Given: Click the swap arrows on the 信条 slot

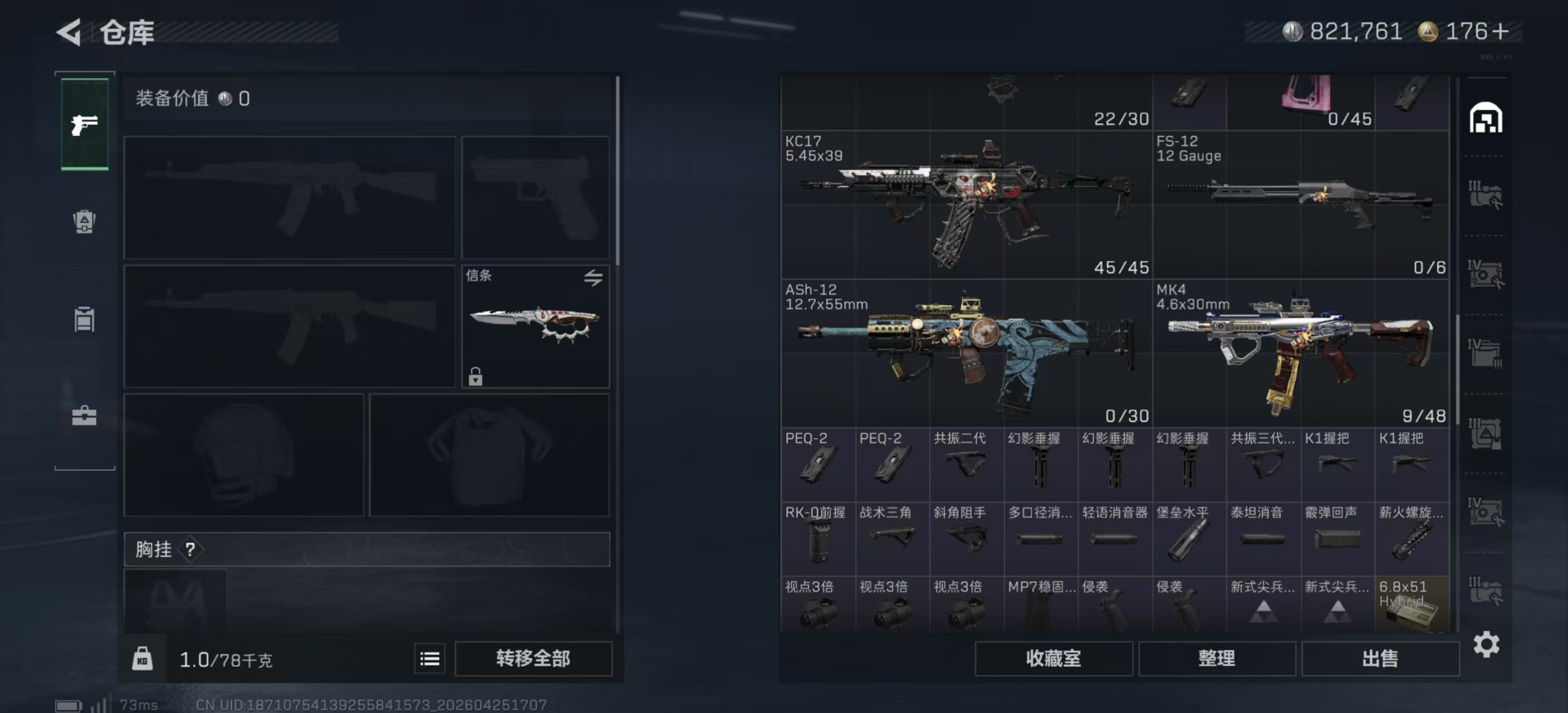Looking at the screenshot, I should pyautogui.click(x=594, y=277).
